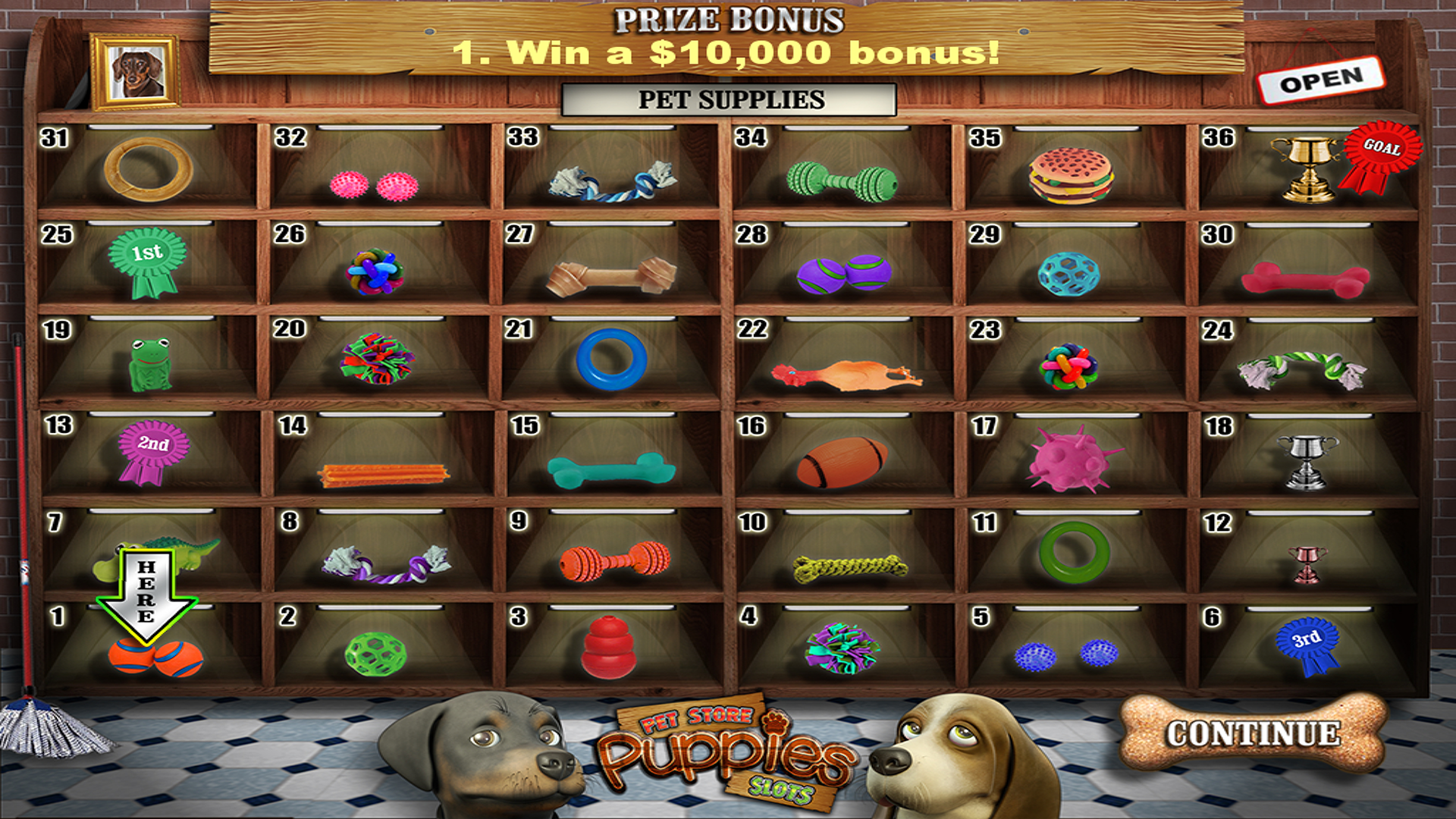This screenshot has width=1456, height=819.
Task: Click the cheeseburger toy in cubby 35
Action: click(x=1069, y=174)
